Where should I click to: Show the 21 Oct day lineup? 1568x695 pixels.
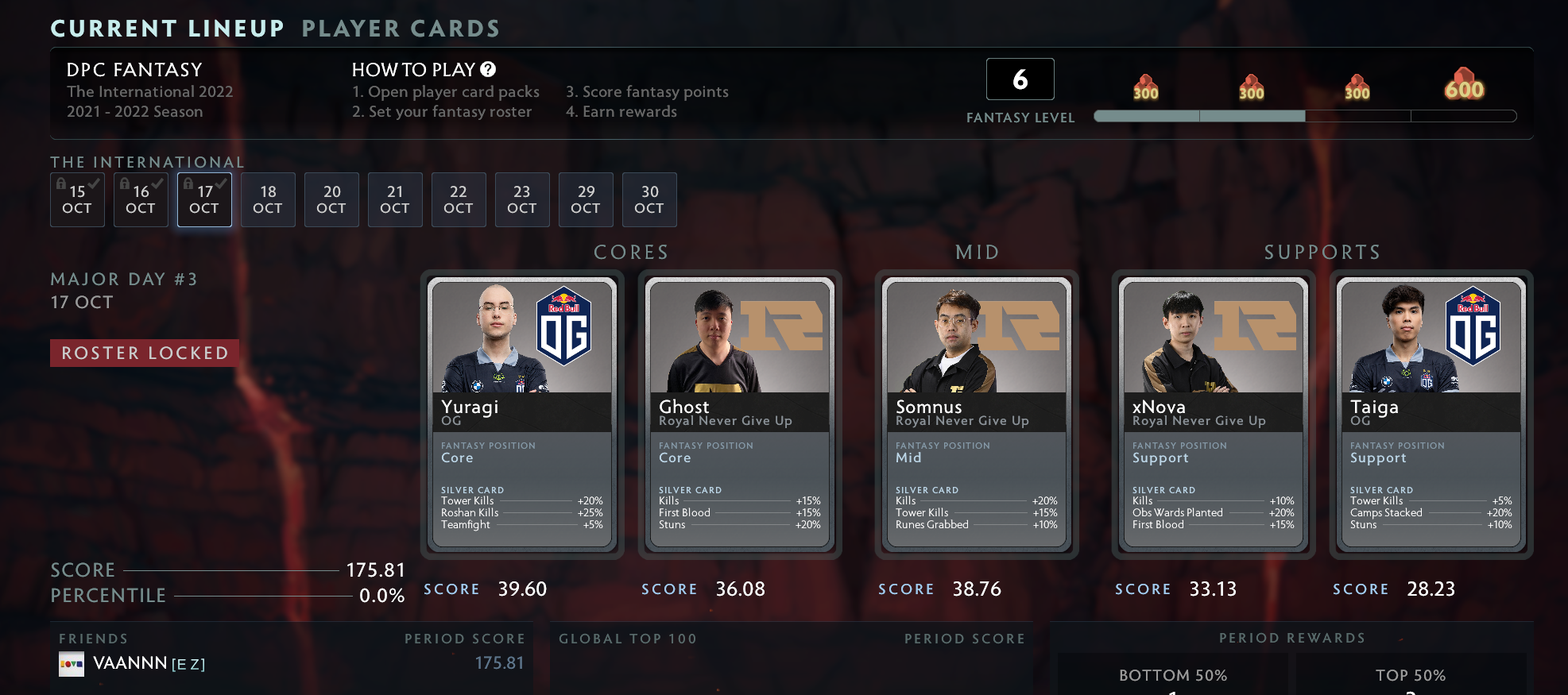point(395,200)
